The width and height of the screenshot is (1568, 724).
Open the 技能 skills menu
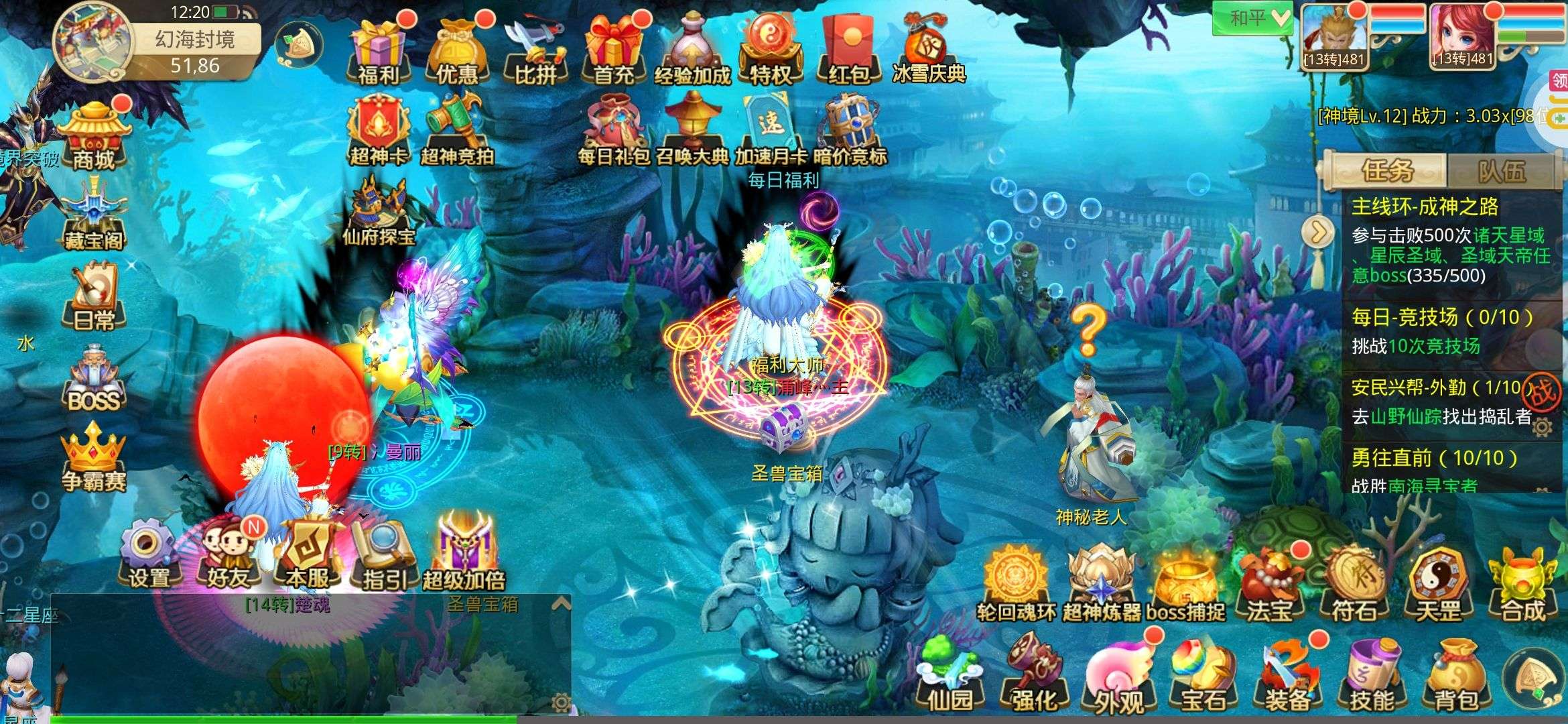[1371, 677]
